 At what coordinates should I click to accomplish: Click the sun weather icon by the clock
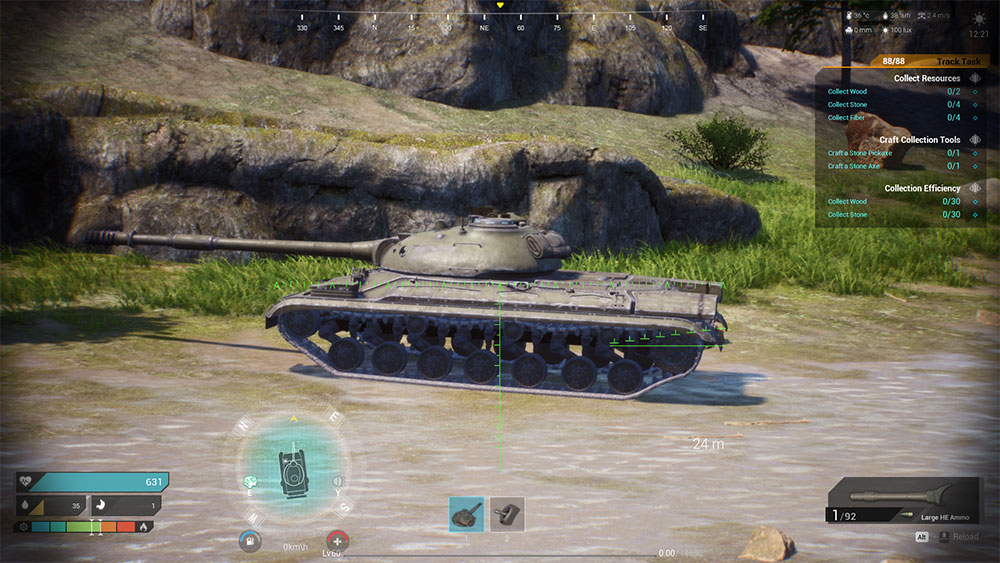point(978,19)
